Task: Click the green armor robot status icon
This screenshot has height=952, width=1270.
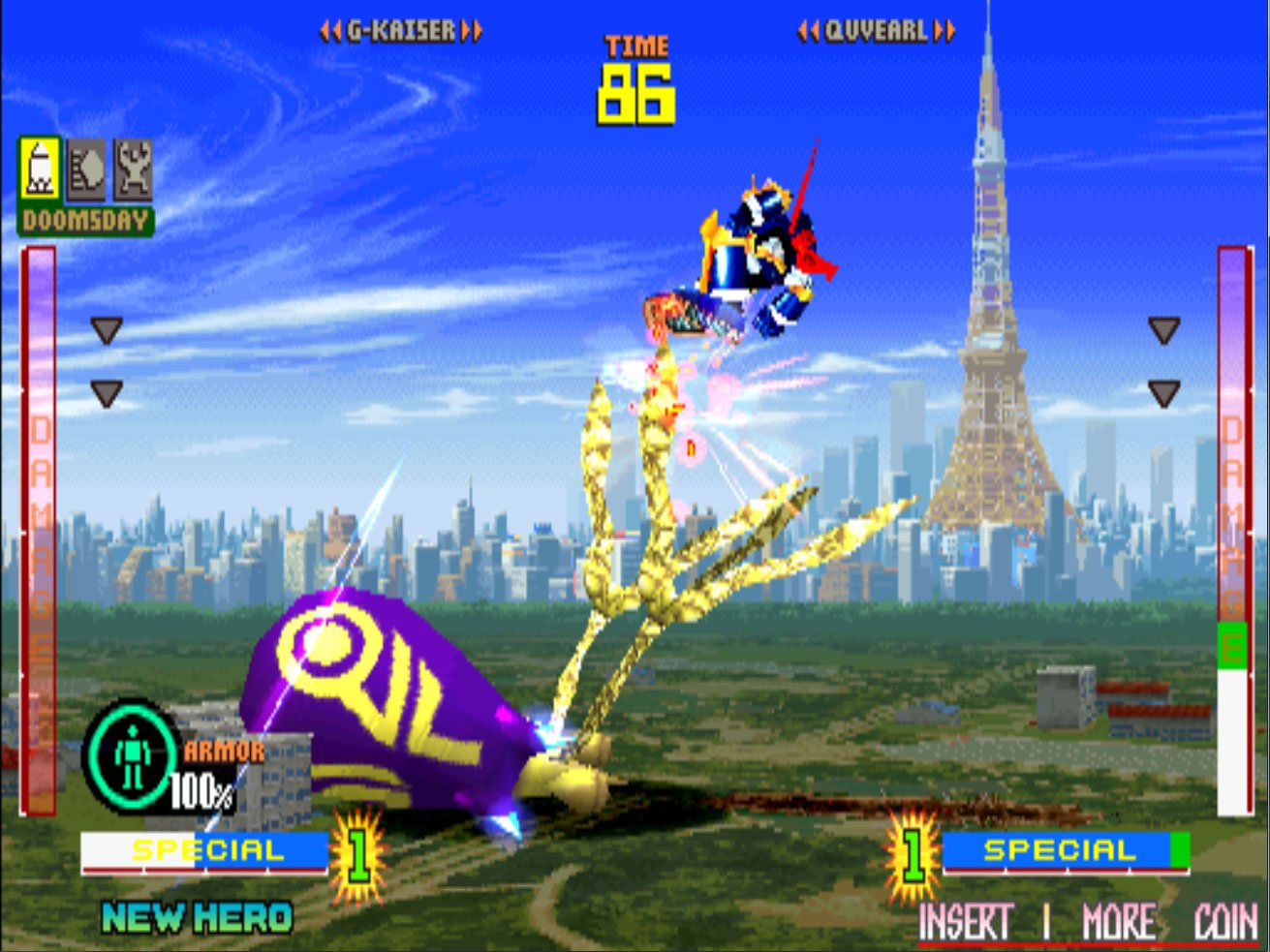Action: point(132,757)
